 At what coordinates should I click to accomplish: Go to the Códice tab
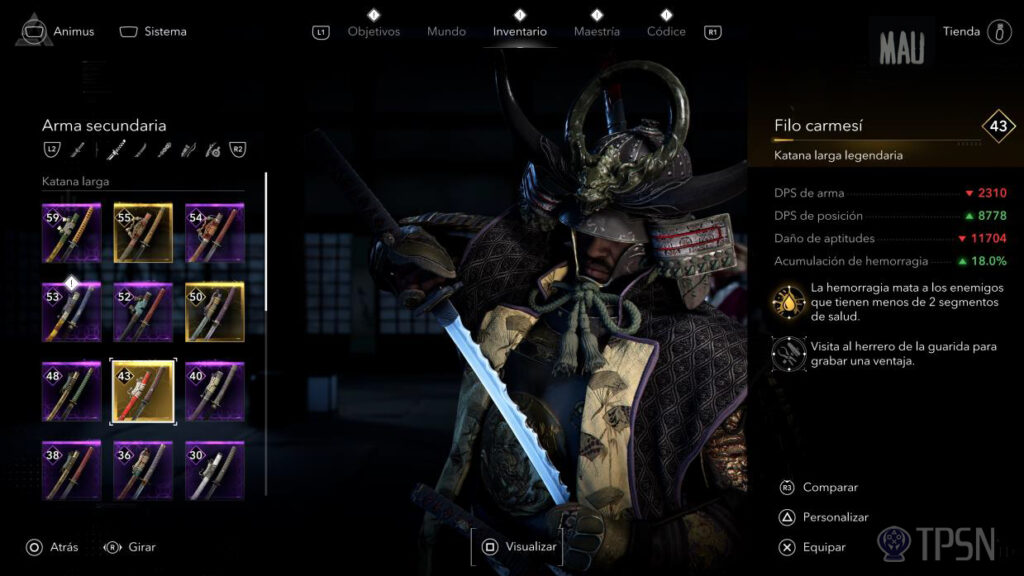click(666, 31)
